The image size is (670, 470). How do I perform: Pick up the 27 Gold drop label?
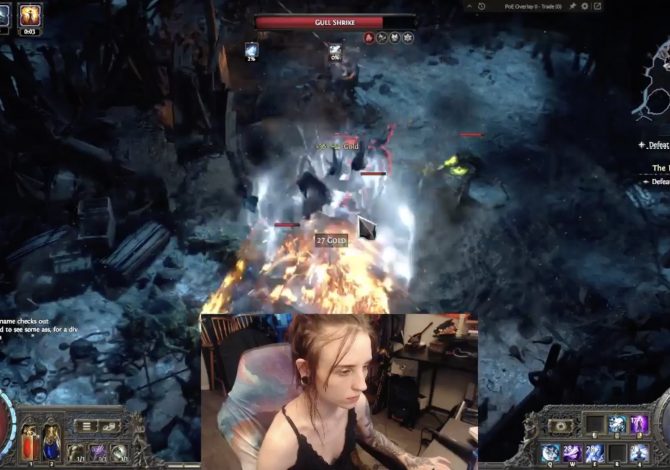coord(331,240)
